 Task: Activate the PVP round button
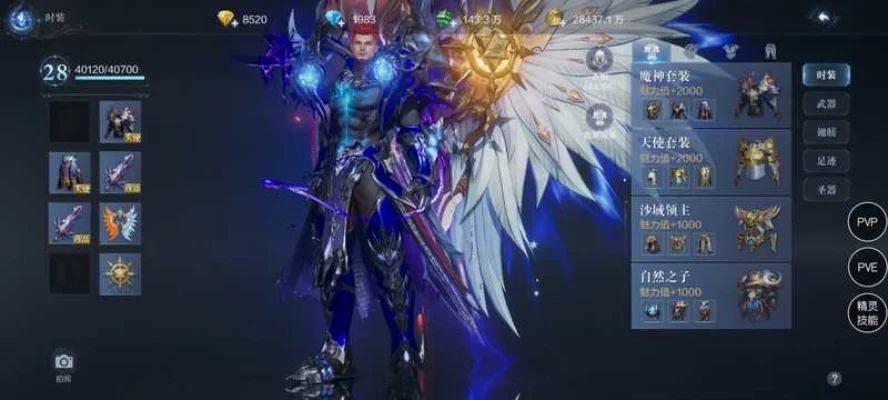[x=866, y=222]
